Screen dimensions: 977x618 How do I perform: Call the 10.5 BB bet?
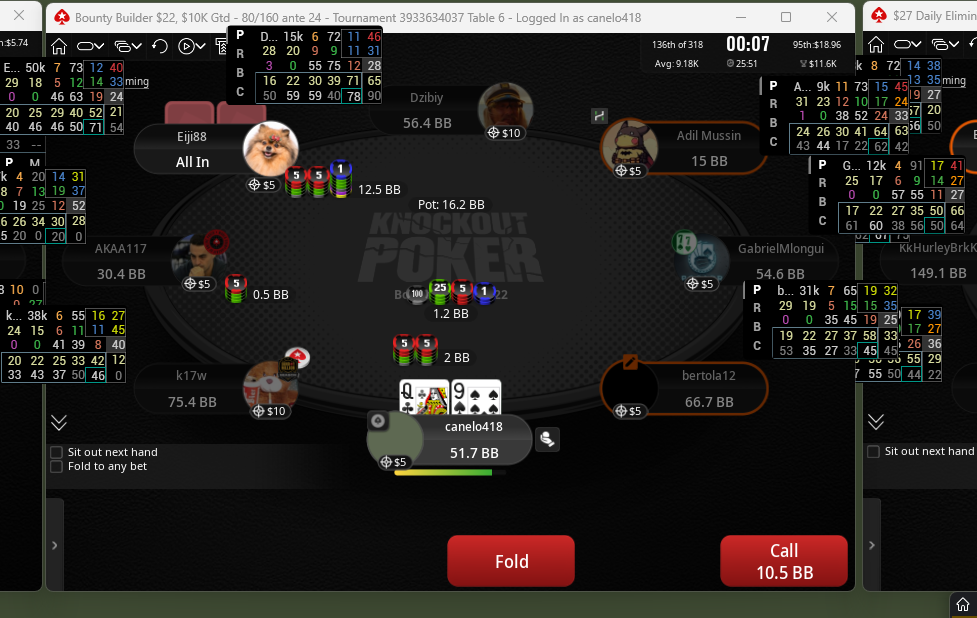(x=783, y=561)
